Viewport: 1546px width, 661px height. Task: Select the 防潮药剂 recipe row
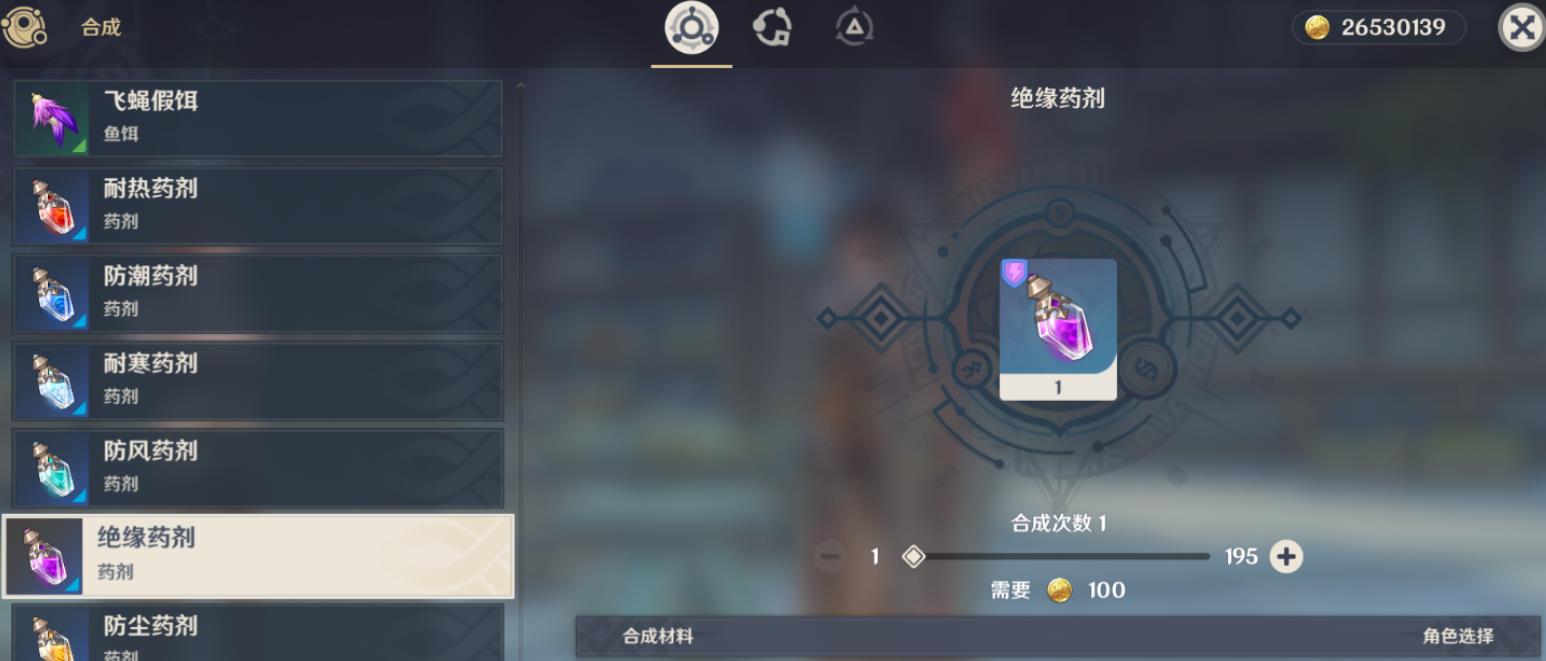(x=257, y=293)
